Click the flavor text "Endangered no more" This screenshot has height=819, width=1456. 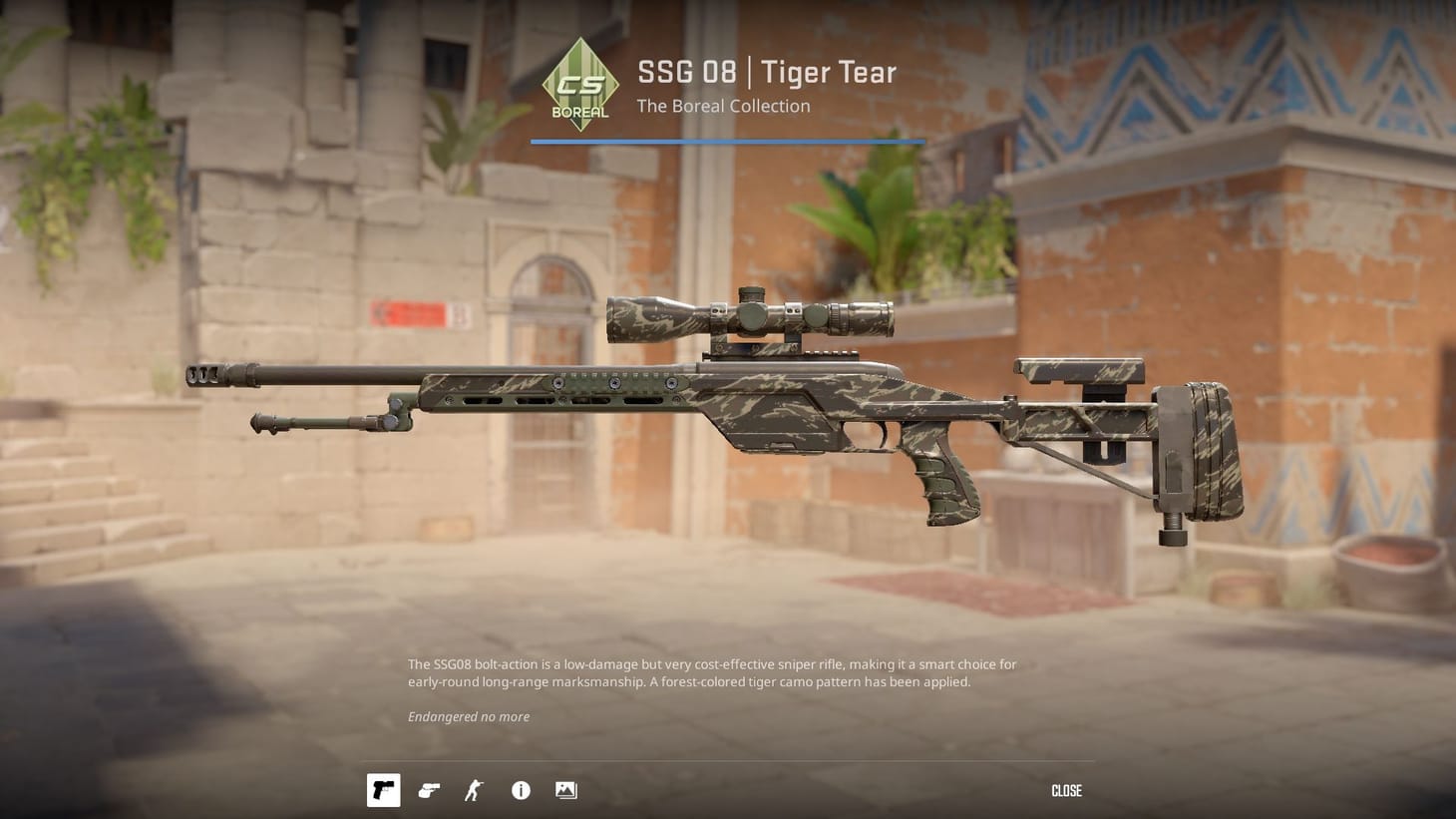(469, 716)
